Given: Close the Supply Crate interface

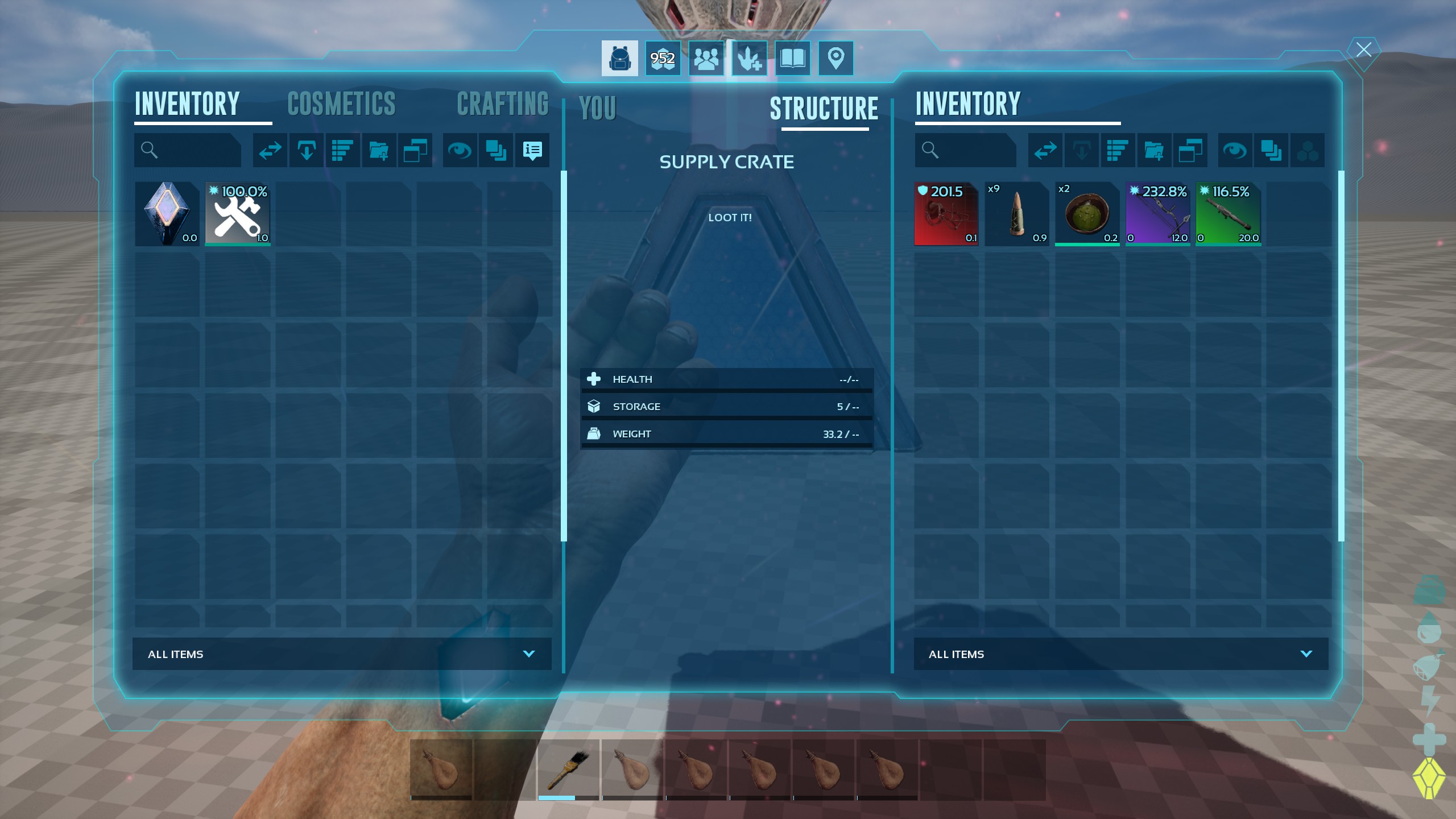Looking at the screenshot, I should (1363, 49).
